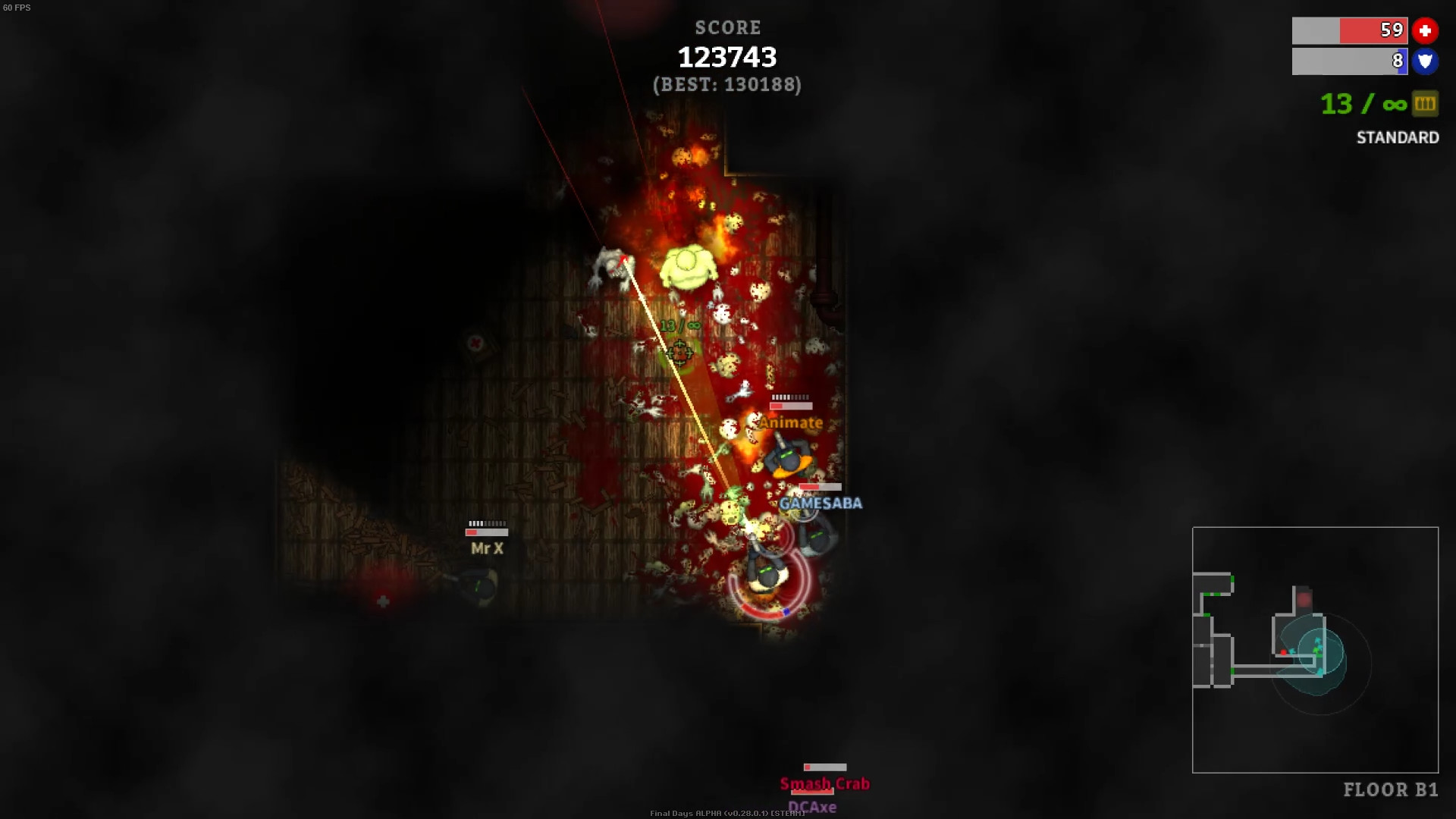Viewport: 1456px width, 819px height.
Task: Click the red objective dot on the minimap
Action: coord(1283,652)
